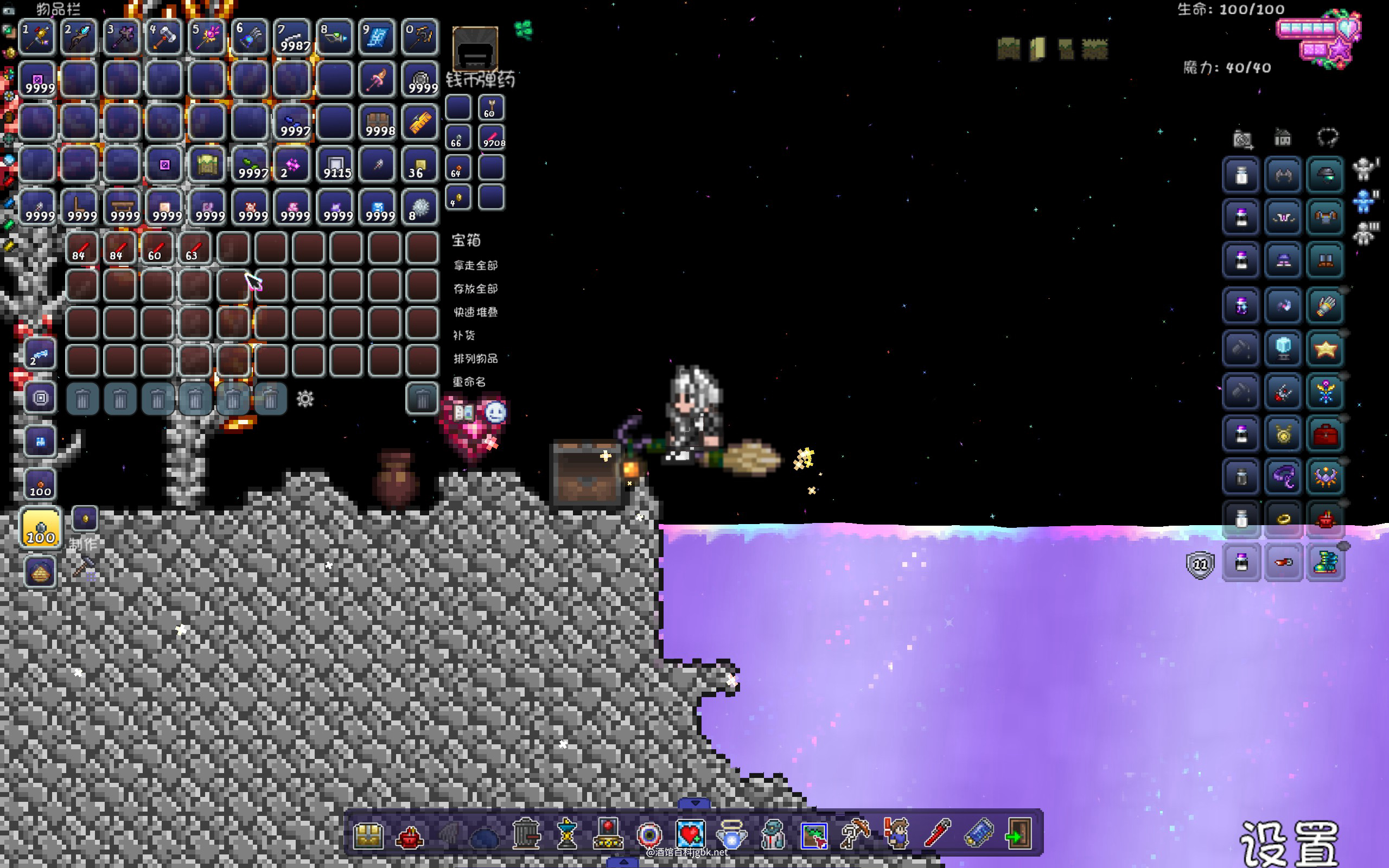Select hotbar slot 7 holding 9987 items
This screenshot has width=1389, height=868.
(x=292, y=37)
